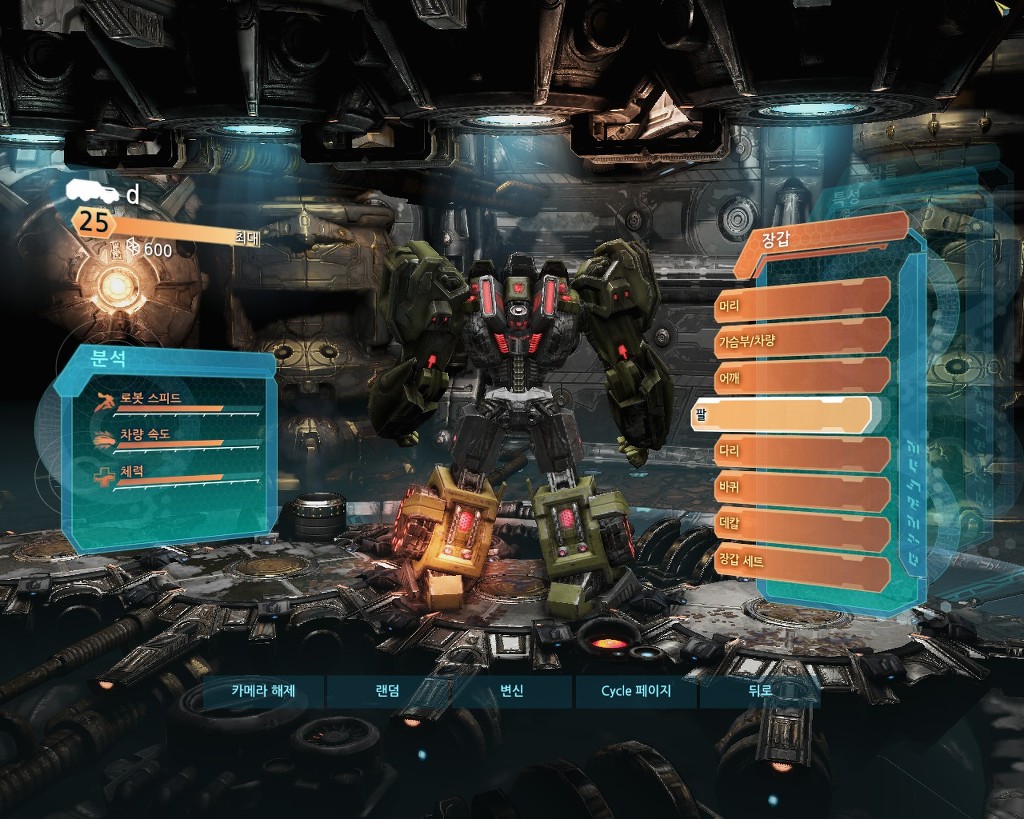Choose the 어깨 (shoulder) entry
1024x819 pixels.
click(802, 376)
